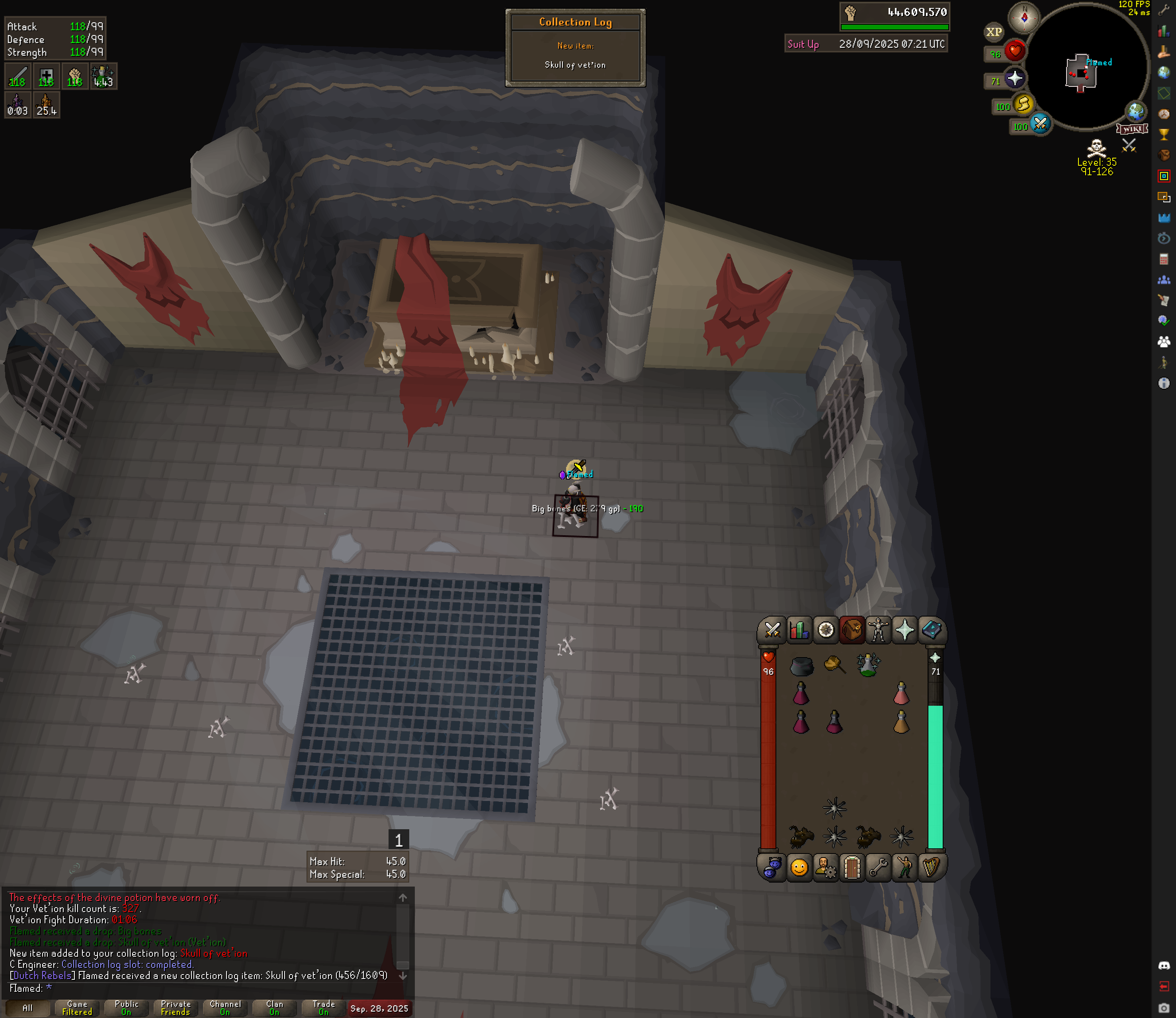Open the Worn Equipment tab

(x=878, y=630)
